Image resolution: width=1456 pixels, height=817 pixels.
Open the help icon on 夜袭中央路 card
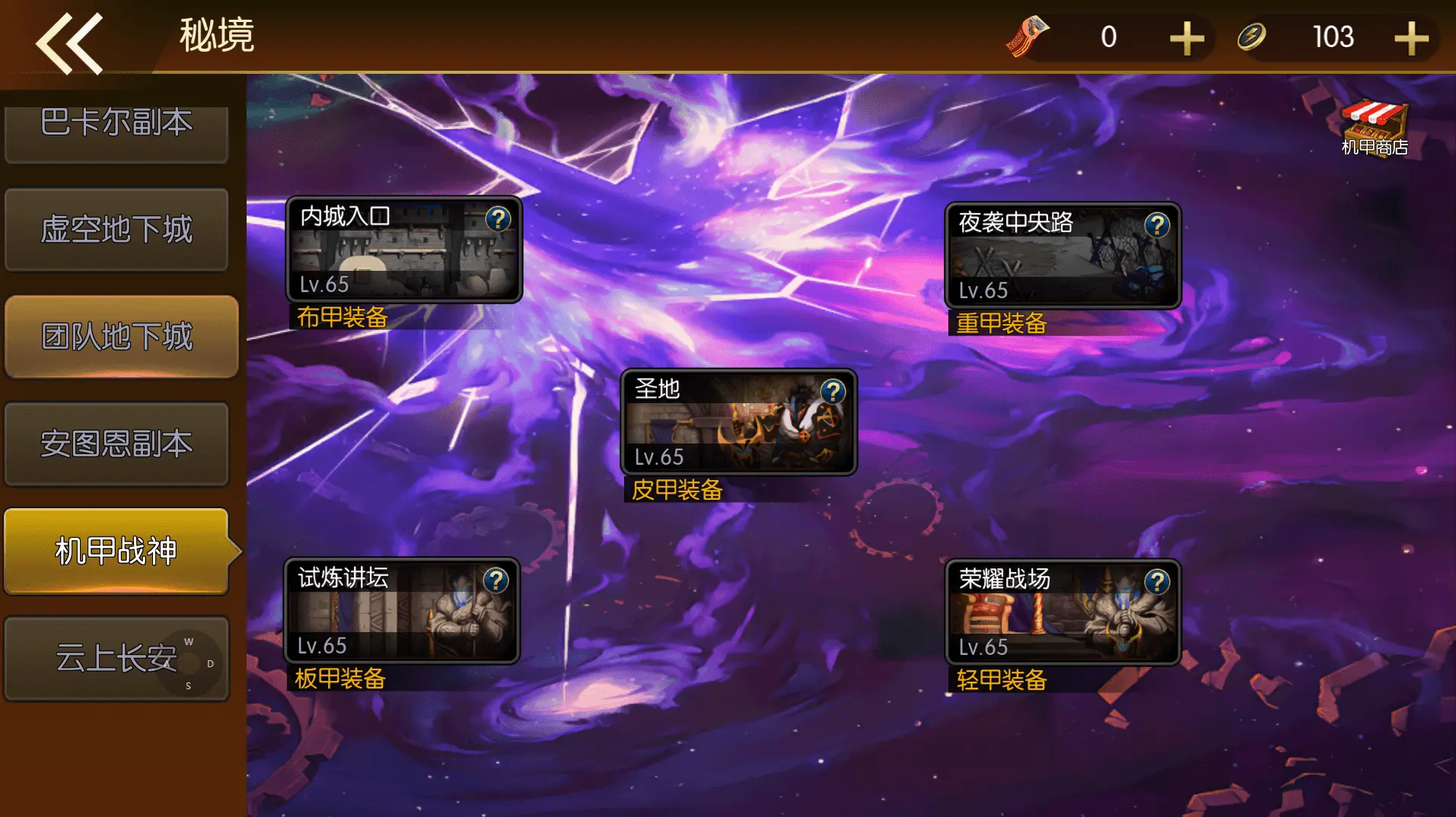tap(1158, 224)
